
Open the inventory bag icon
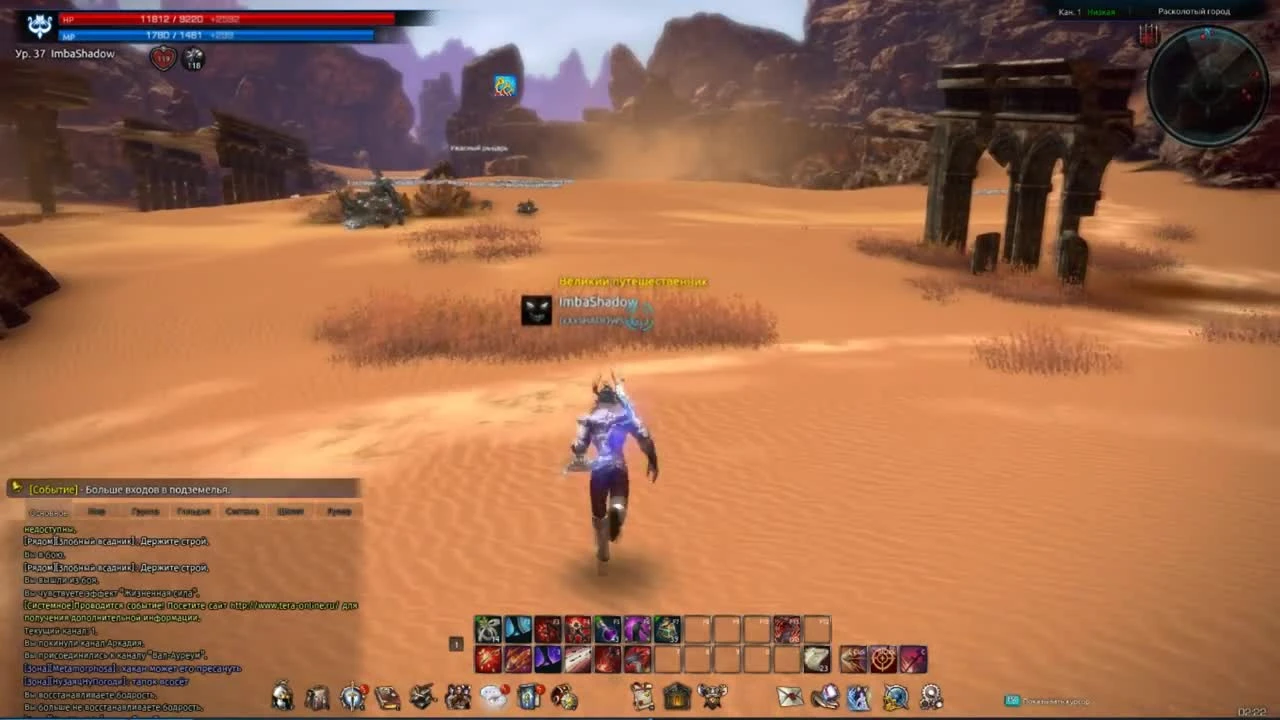click(317, 697)
